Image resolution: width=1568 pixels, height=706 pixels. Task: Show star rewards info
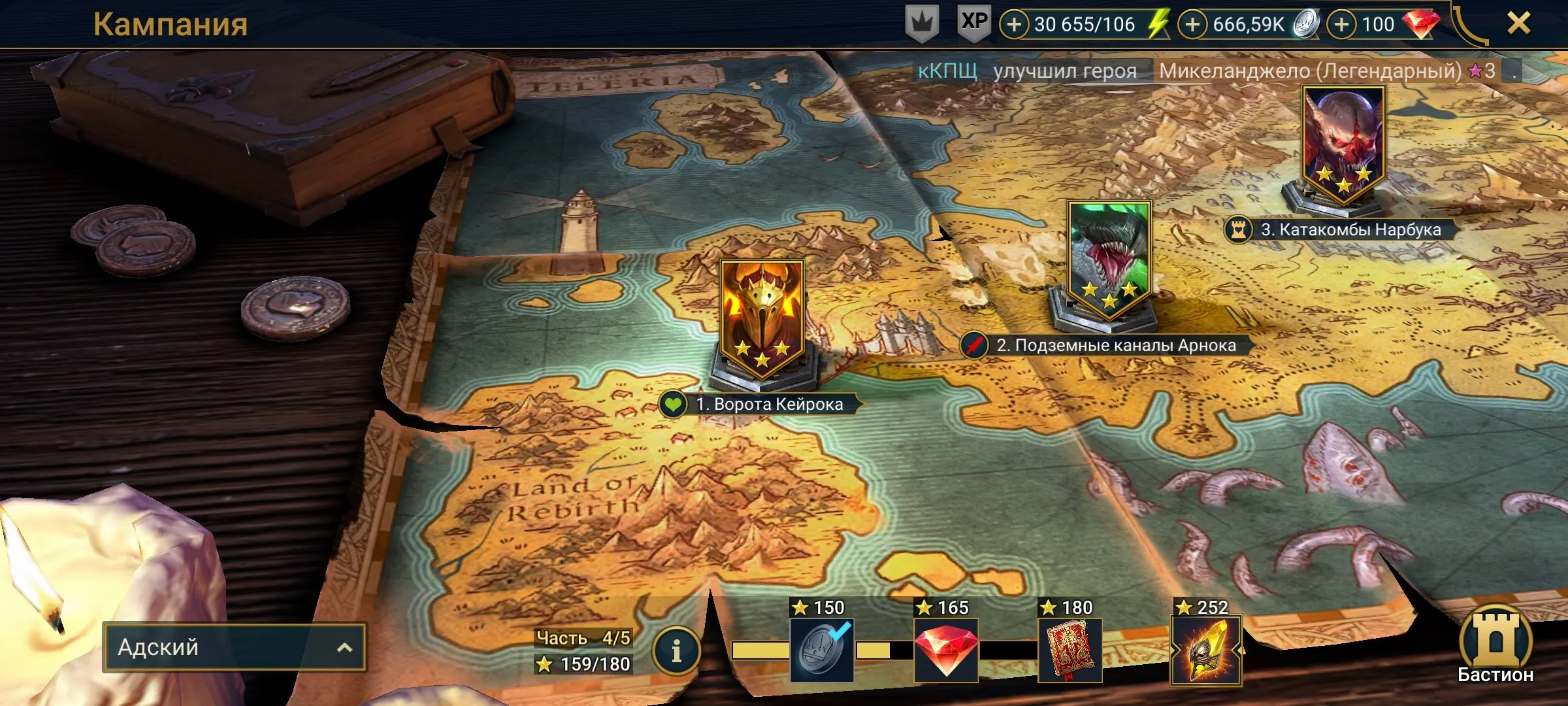coord(676,650)
